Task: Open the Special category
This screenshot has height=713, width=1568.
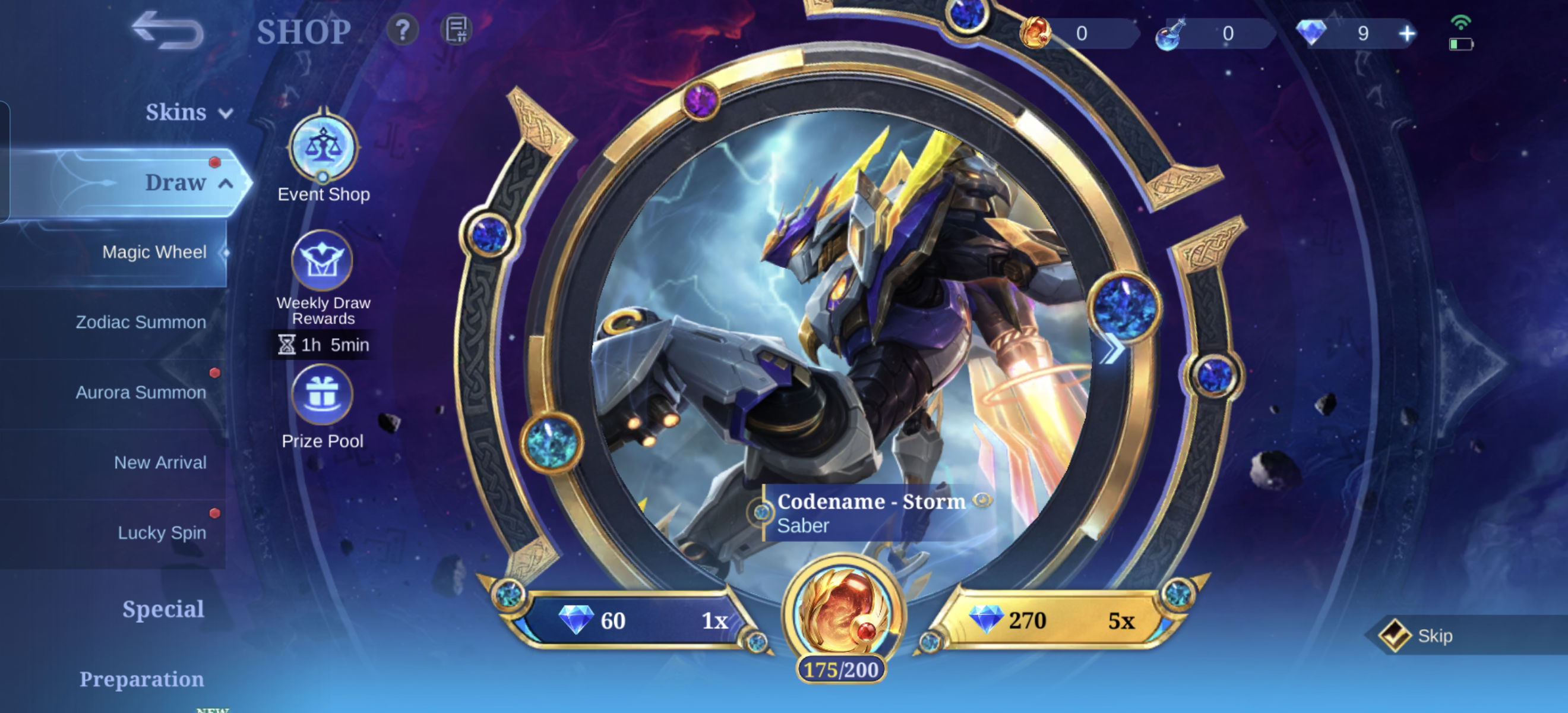Action: pos(163,609)
